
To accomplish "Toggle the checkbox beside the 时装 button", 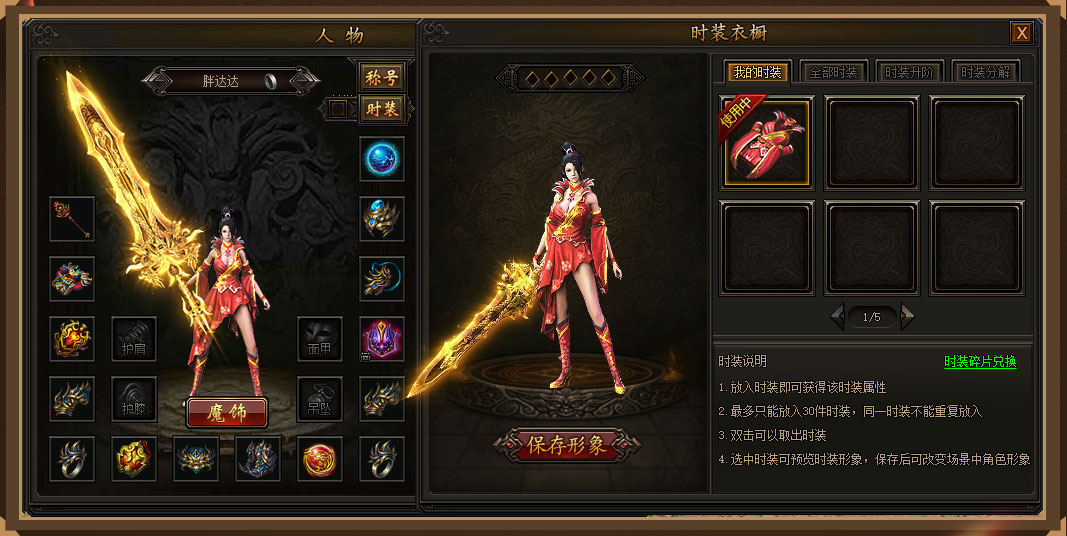I will tap(338, 108).
